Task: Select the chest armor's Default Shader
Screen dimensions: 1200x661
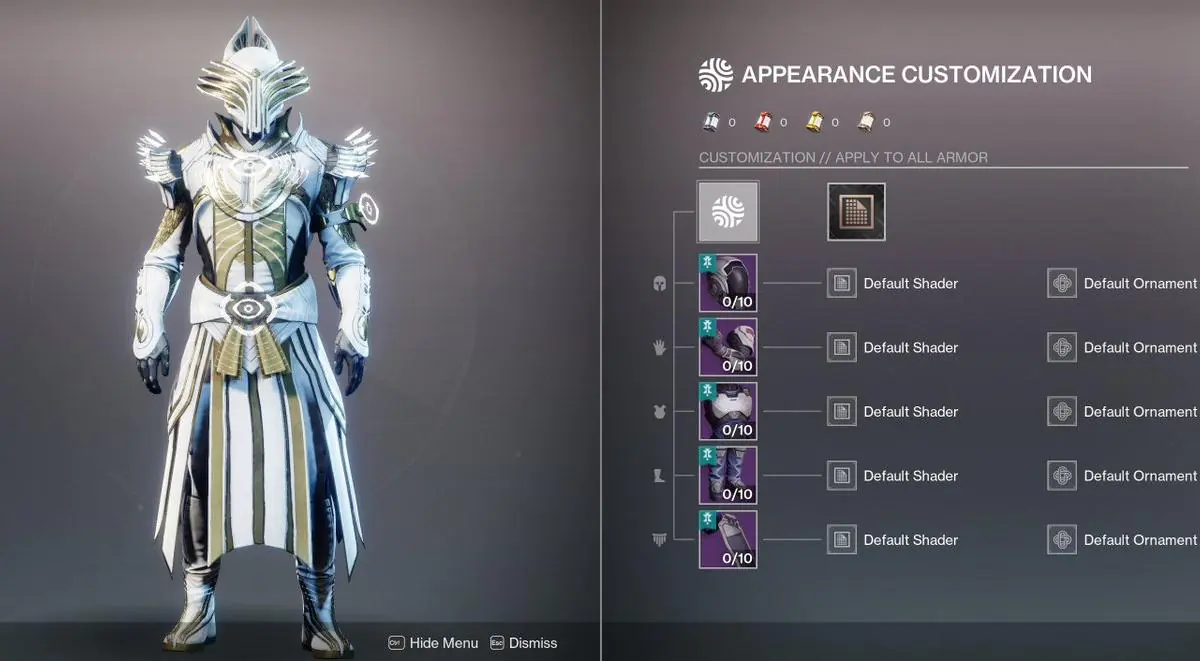Action: (842, 411)
